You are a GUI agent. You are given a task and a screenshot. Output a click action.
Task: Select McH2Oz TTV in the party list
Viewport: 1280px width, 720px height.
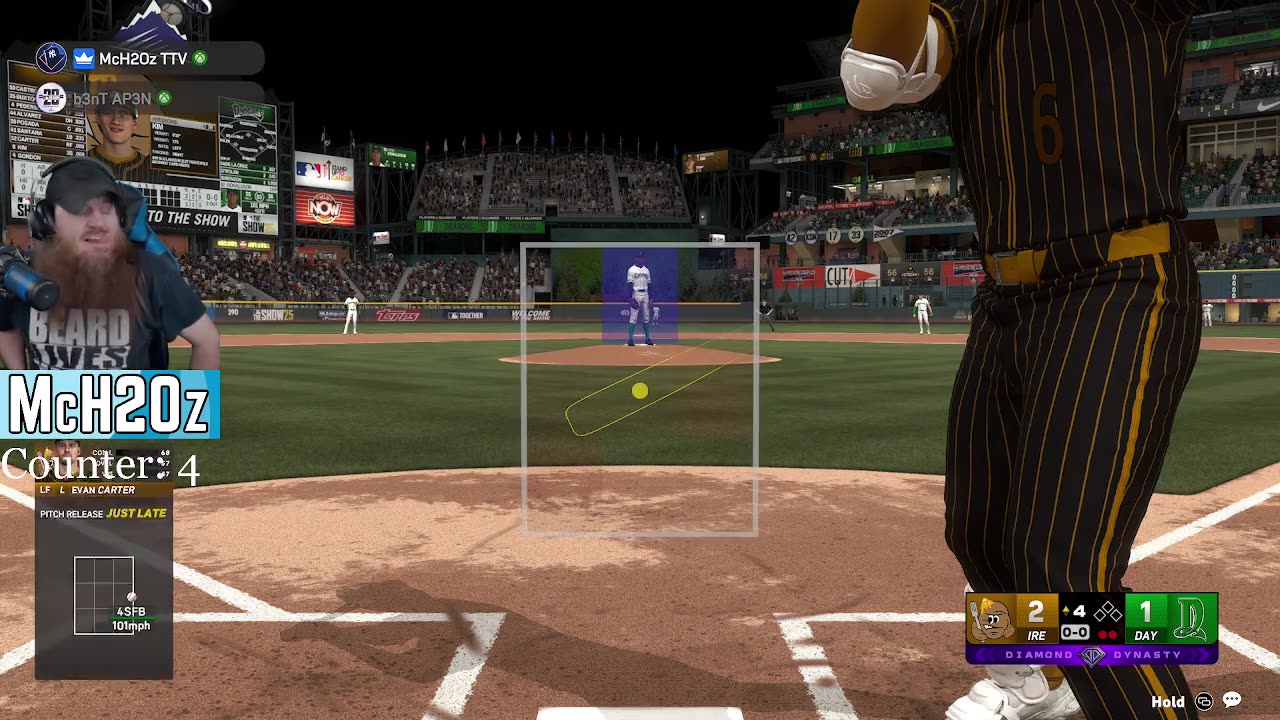coord(142,59)
